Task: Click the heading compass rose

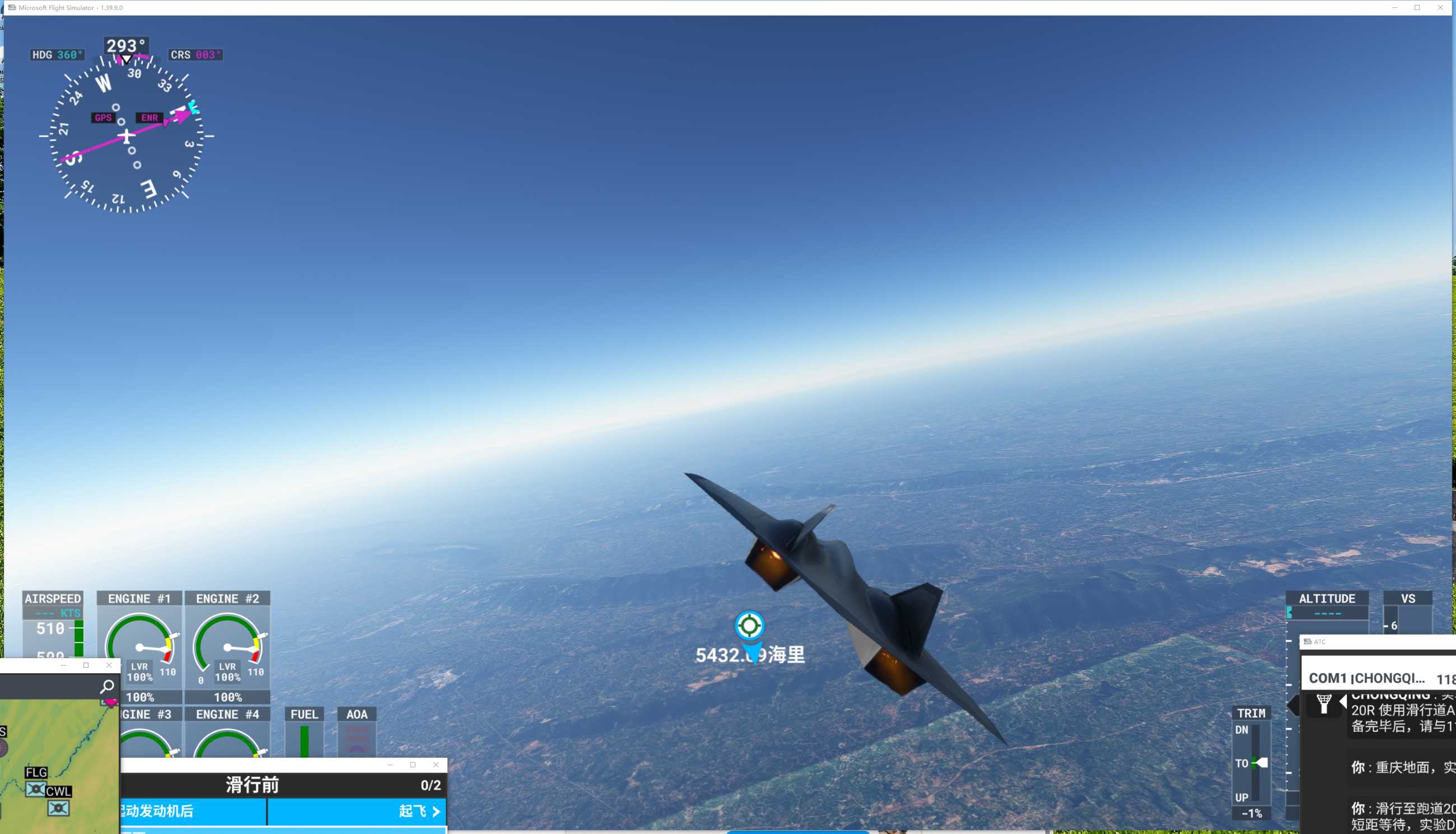Action: pos(127,136)
